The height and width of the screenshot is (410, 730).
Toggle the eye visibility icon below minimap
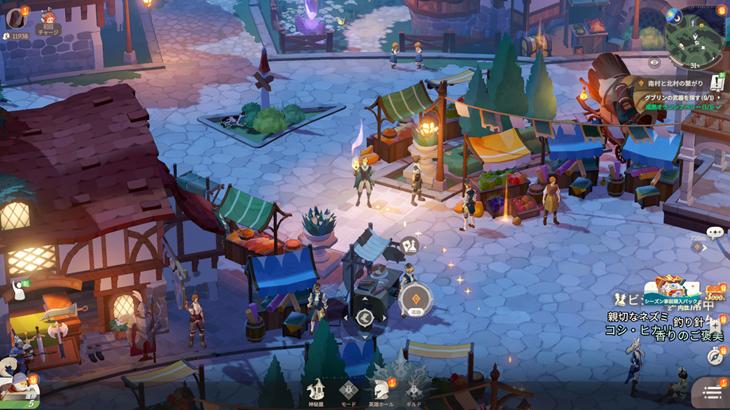tap(655, 62)
